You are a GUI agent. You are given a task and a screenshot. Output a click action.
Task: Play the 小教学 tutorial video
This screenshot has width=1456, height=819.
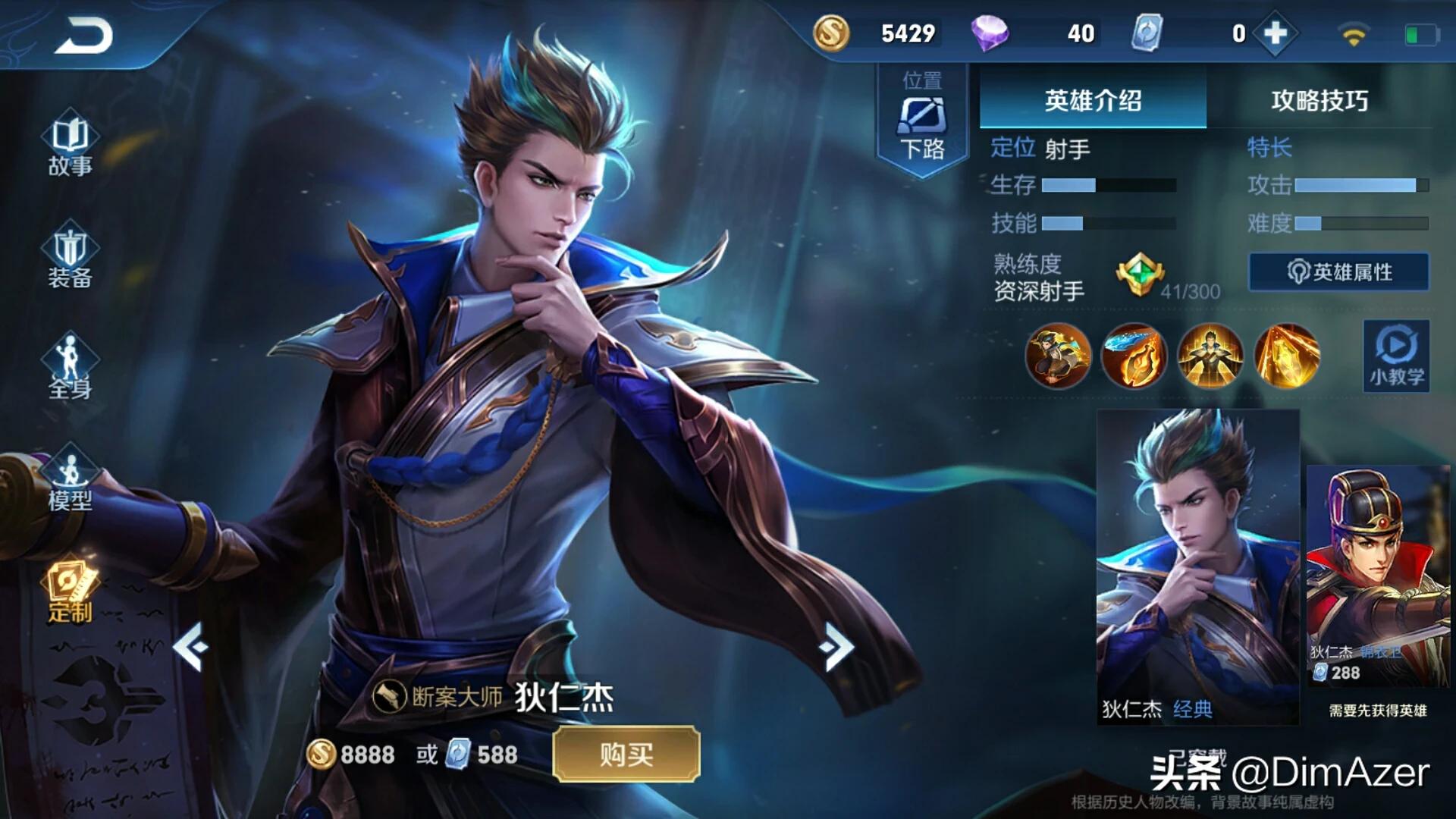pos(1396,355)
